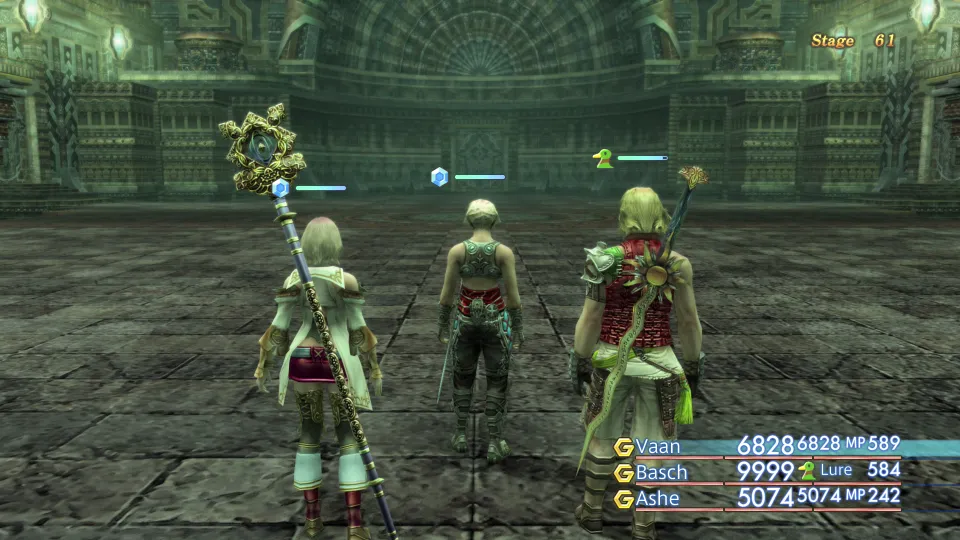960x540 pixels.
Task: Toggle Ashe's gambit indicator icon
Action: (624, 498)
